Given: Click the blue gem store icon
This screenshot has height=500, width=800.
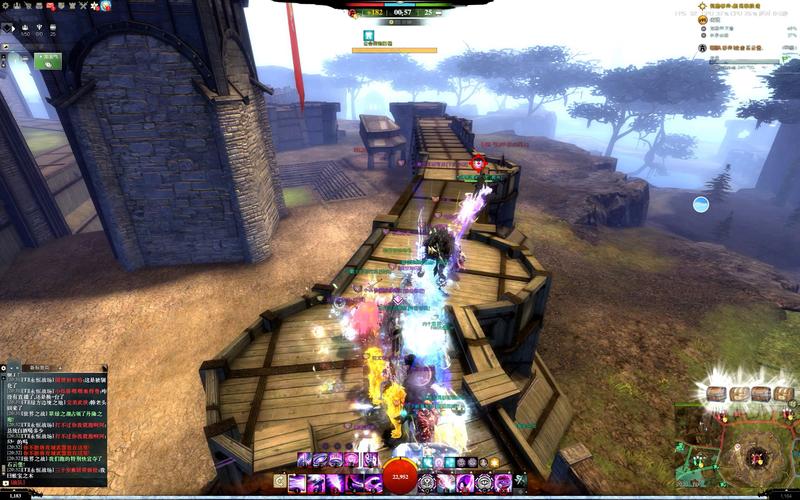Looking at the screenshot, I should coord(105,6).
